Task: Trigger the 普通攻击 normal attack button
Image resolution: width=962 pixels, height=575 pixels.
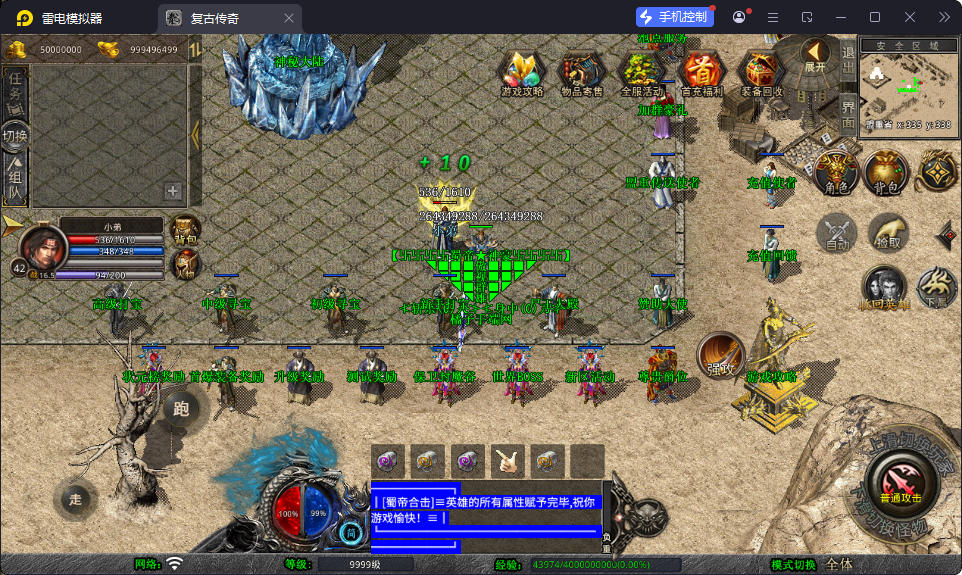Action: tap(901, 483)
